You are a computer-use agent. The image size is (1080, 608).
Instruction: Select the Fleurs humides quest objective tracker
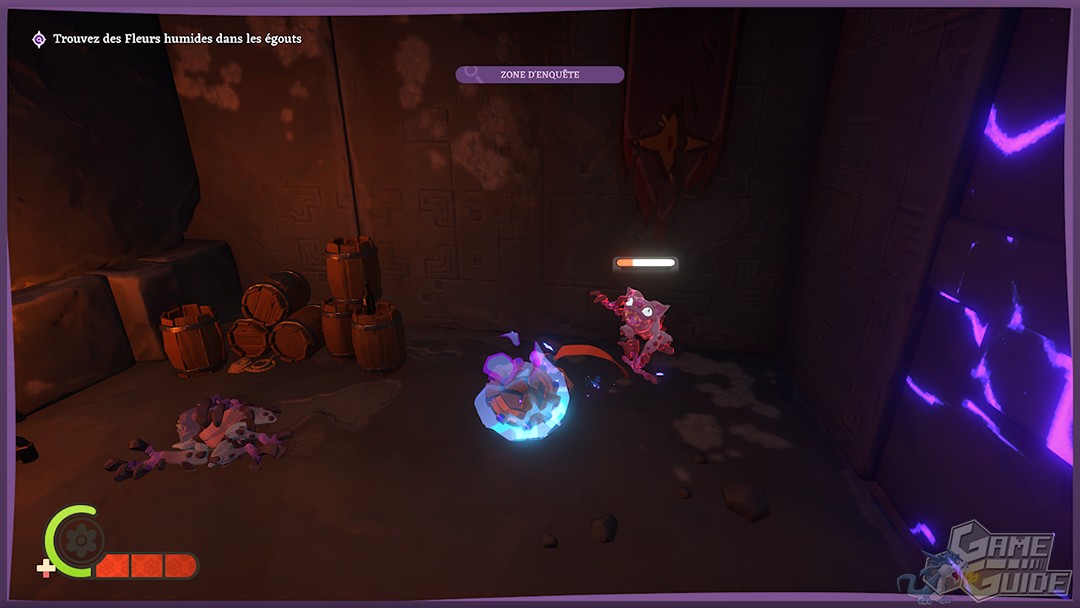click(x=166, y=39)
